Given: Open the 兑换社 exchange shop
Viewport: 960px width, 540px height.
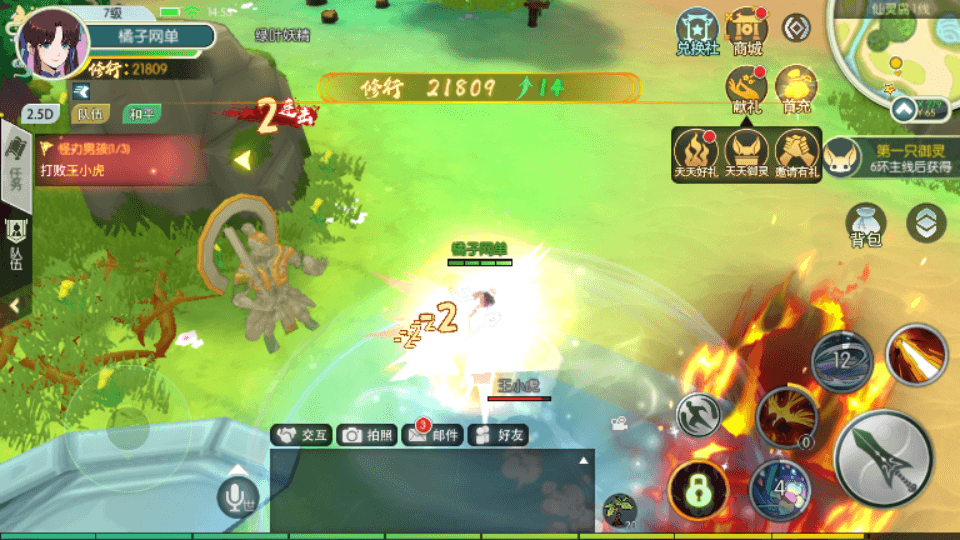Looking at the screenshot, I should 697,31.
